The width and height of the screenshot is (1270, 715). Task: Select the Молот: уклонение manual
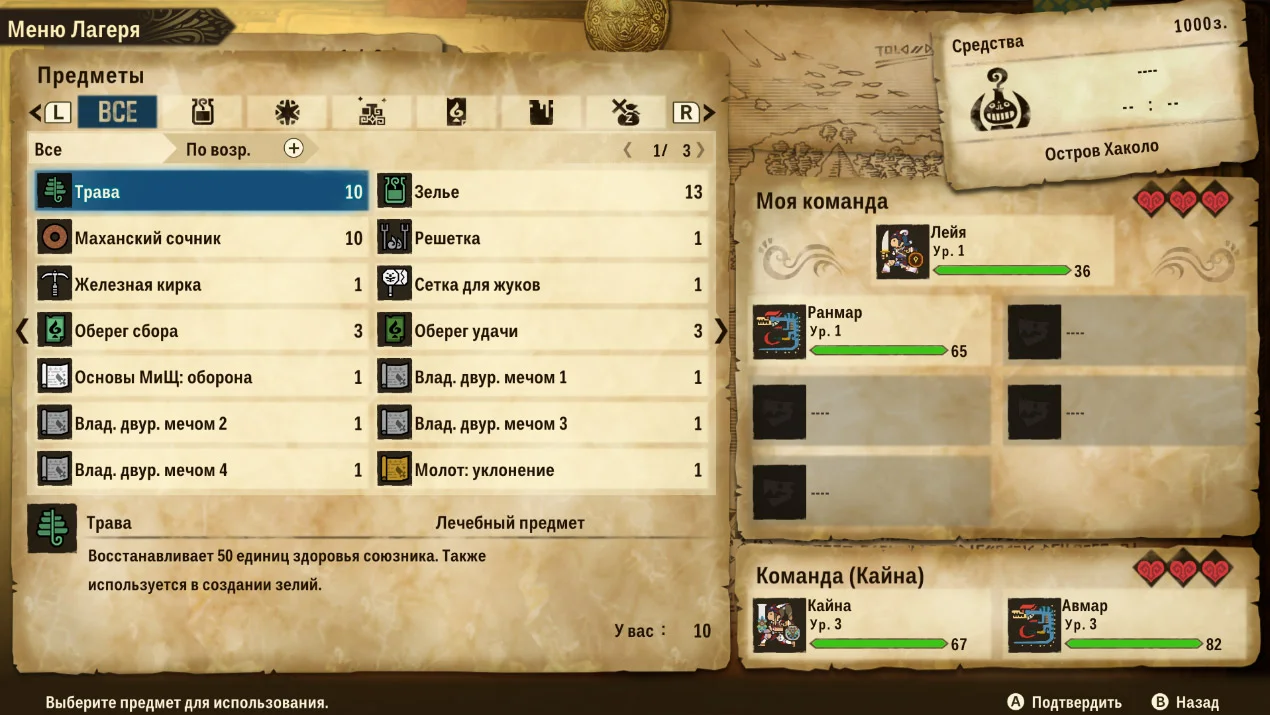541,470
